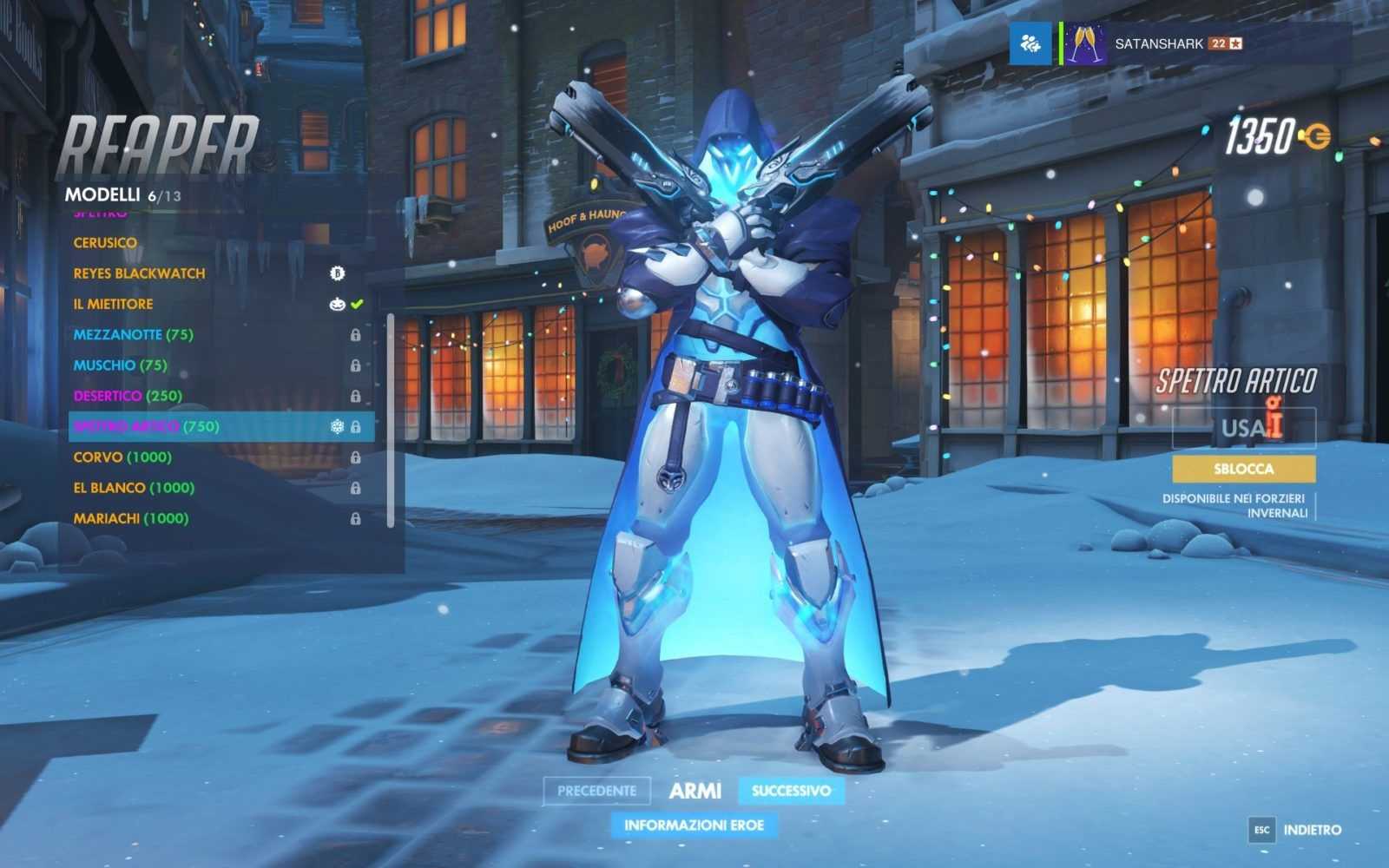The image size is (1389, 868).
Task: Click the Sblocca unlock button
Action: pos(1243,469)
